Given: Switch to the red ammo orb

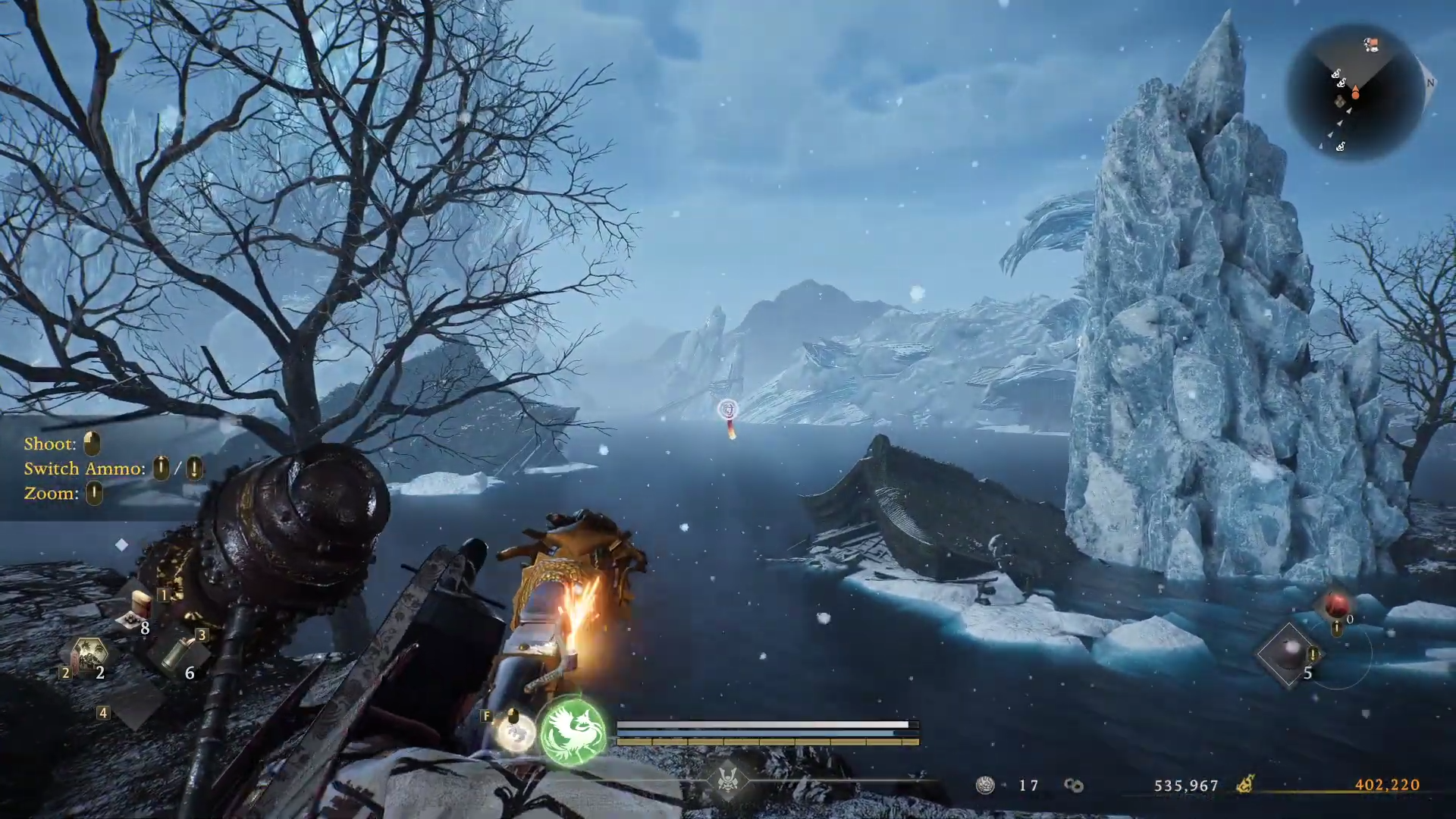Looking at the screenshot, I should 1335,606.
